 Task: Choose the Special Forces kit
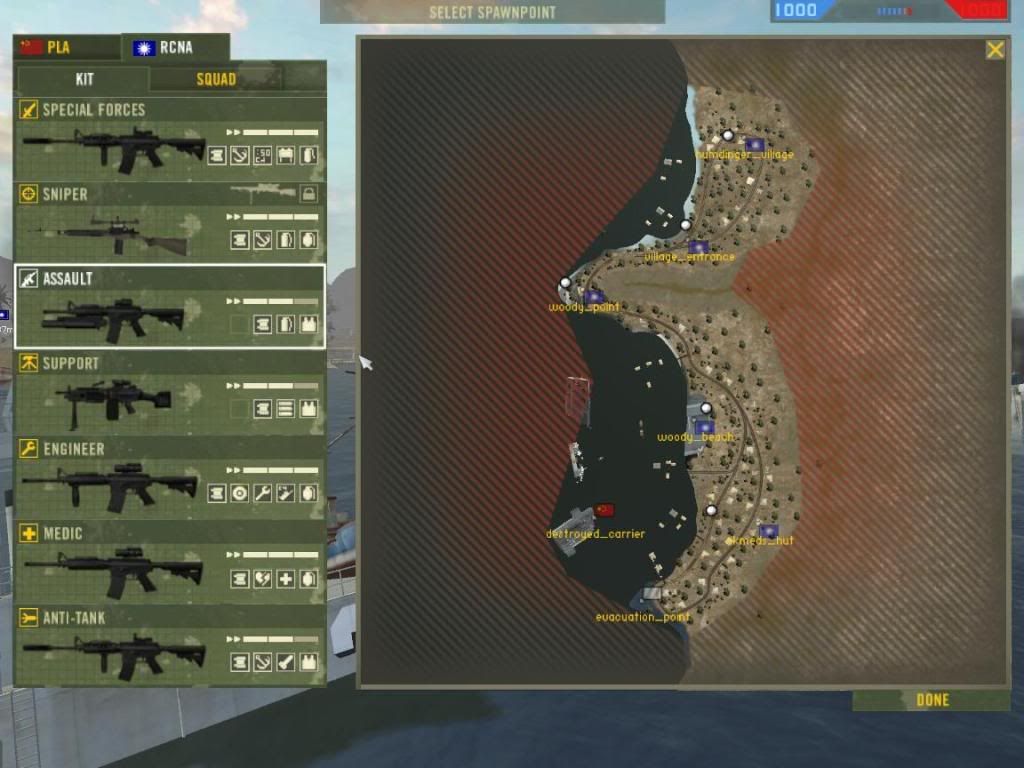[x=170, y=138]
